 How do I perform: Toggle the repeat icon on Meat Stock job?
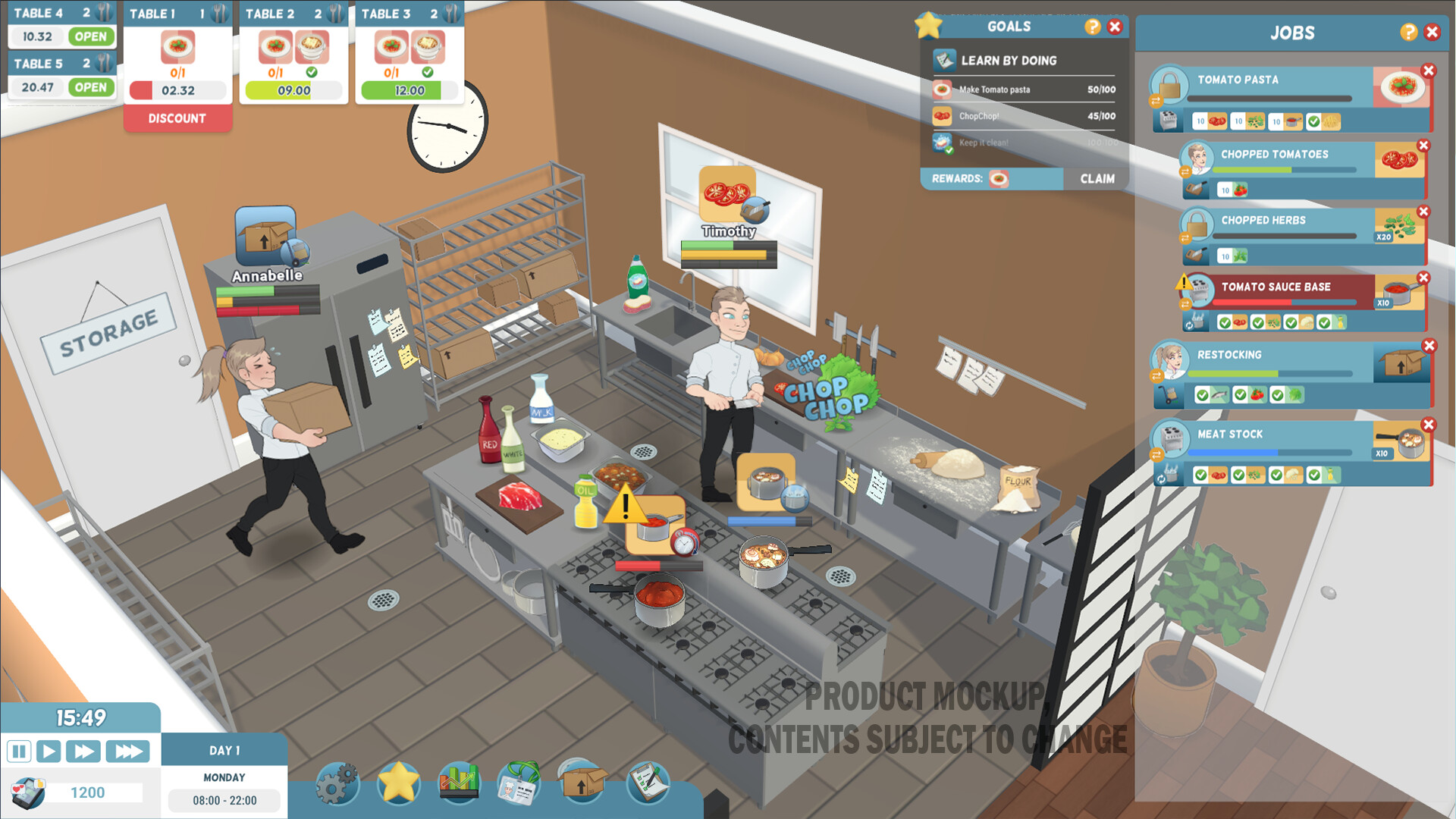[1161, 479]
